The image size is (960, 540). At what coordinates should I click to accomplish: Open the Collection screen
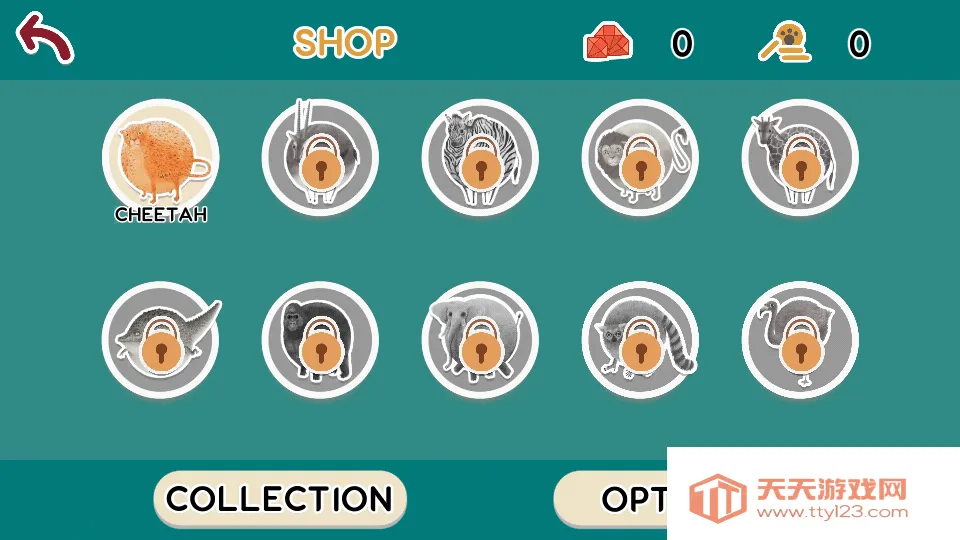coord(280,498)
